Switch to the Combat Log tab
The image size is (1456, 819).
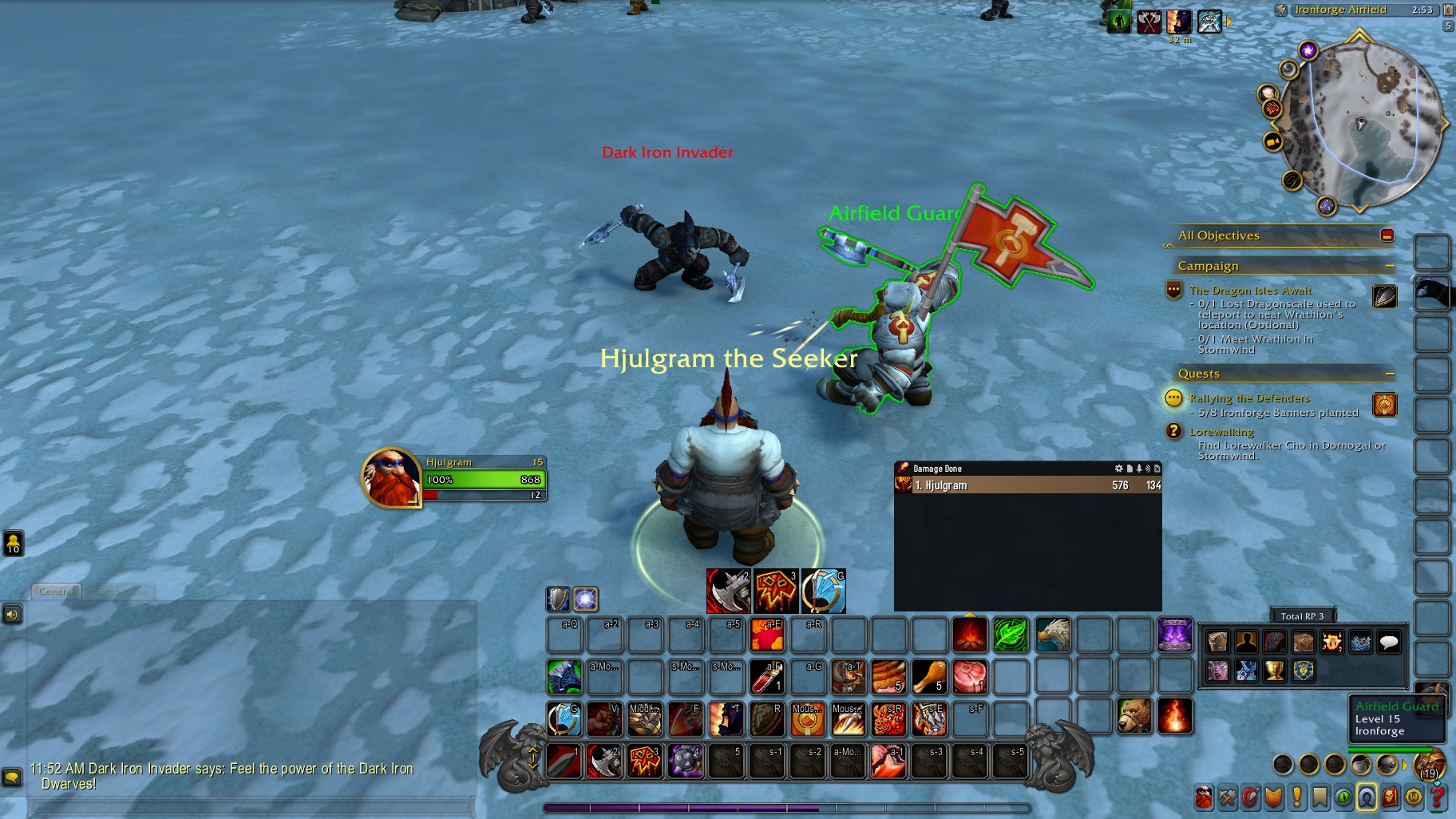point(121,591)
